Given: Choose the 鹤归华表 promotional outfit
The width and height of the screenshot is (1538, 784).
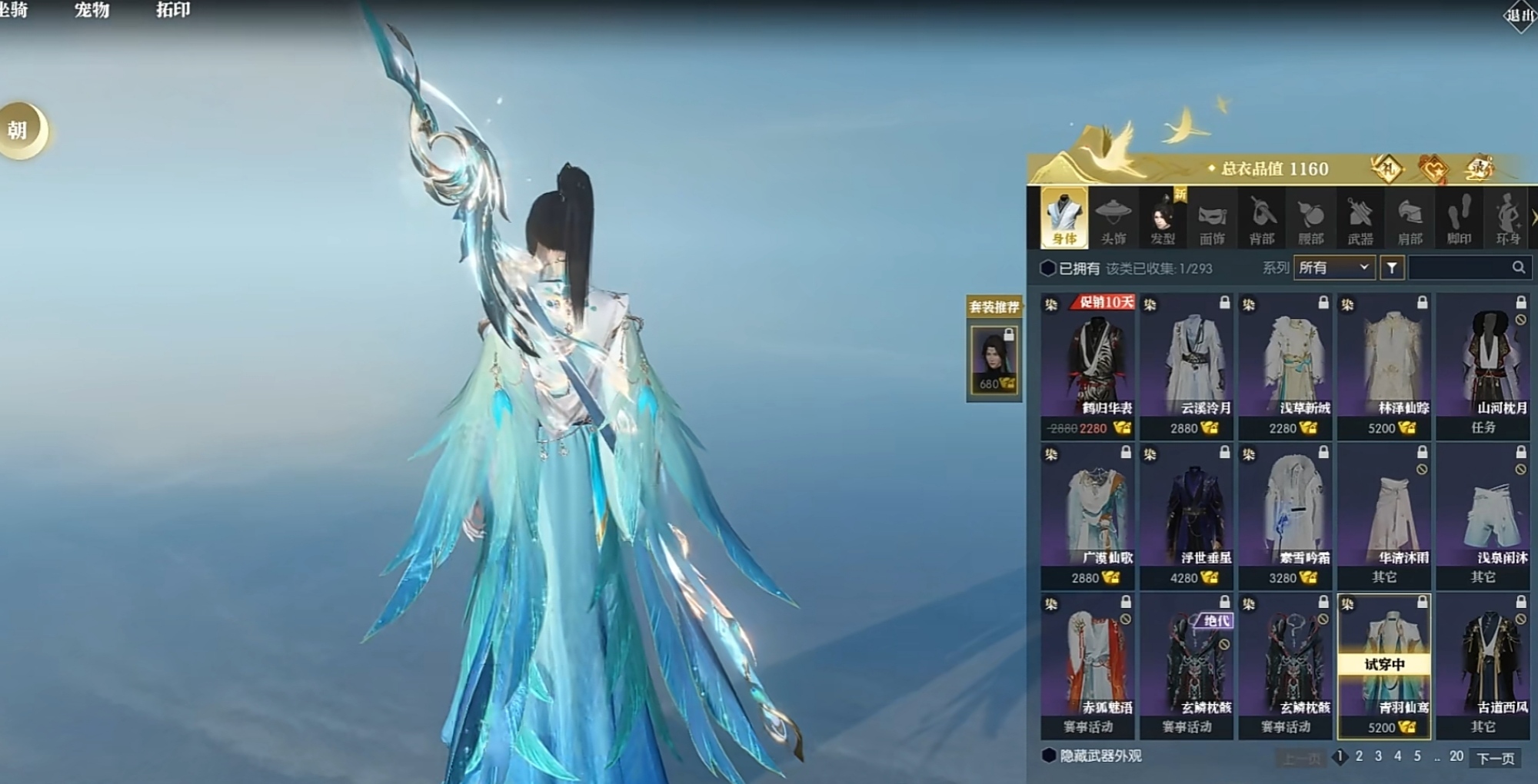Looking at the screenshot, I should click(x=1087, y=365).
